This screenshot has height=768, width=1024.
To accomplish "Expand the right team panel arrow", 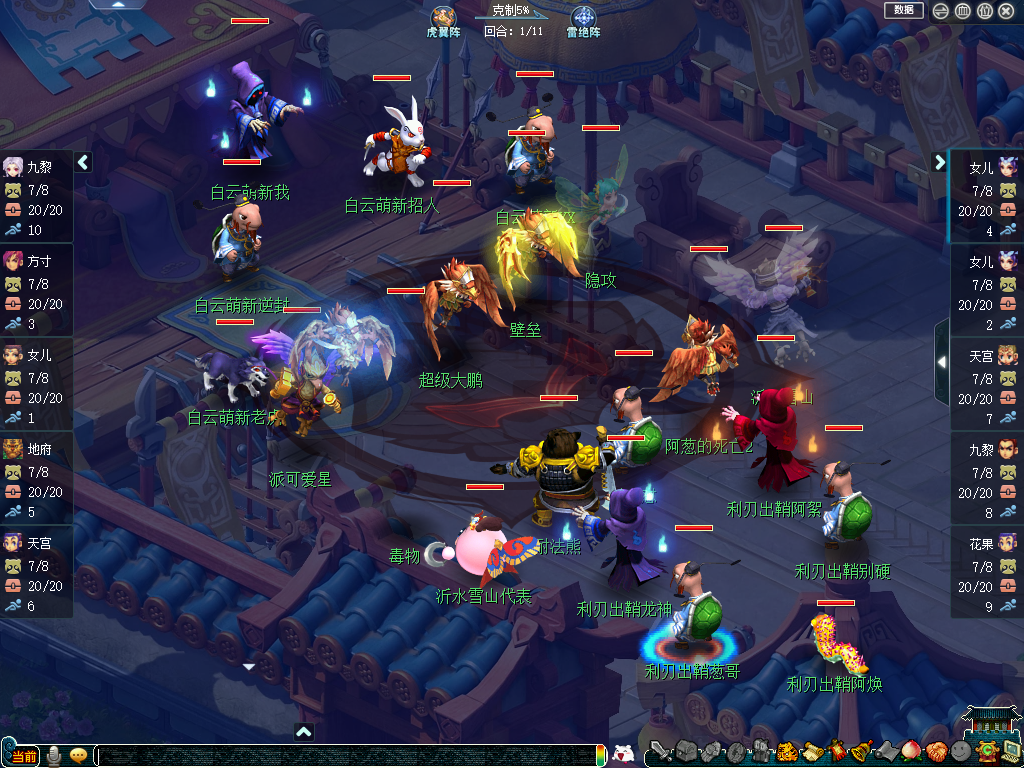I will (940, 162).
